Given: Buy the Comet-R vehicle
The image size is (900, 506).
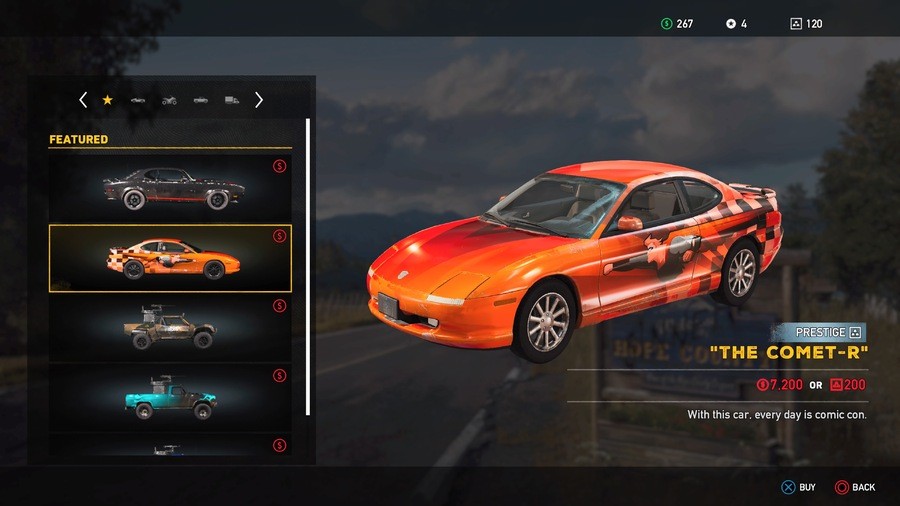Looking at the screenshot, I should click(798, 487).
